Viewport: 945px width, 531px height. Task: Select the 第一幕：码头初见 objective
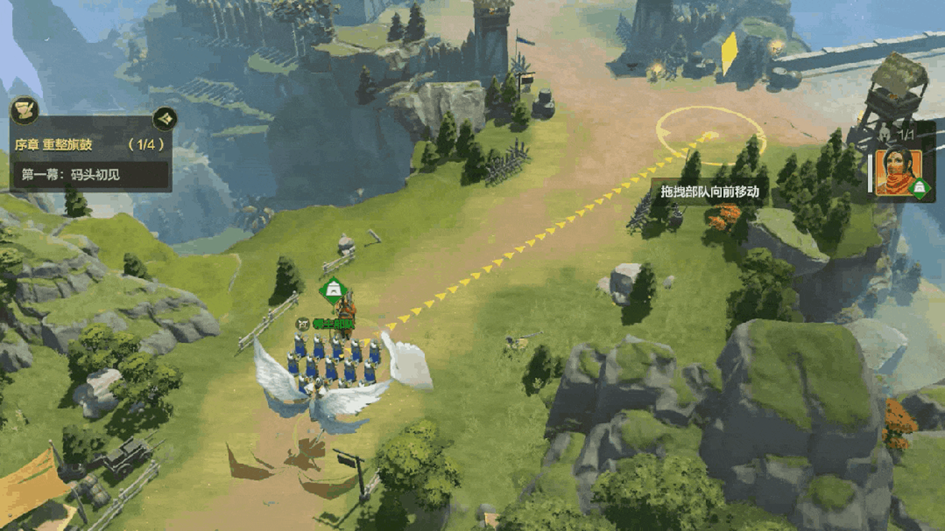click(x=88, y=174)
